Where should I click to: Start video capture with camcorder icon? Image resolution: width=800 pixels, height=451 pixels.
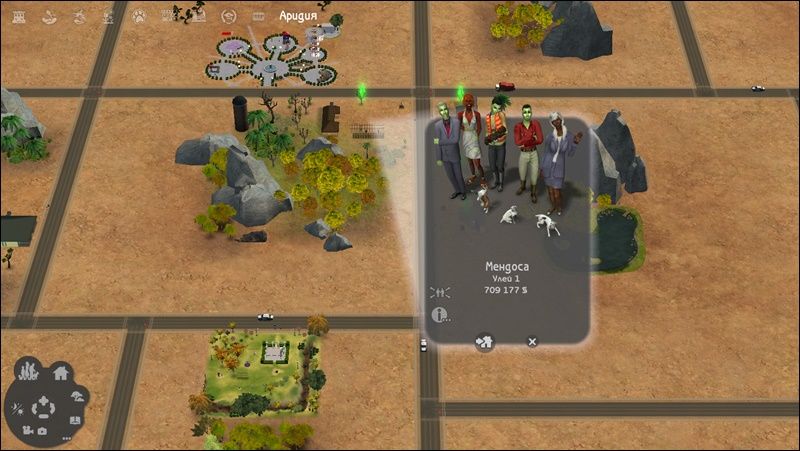(x=26, y=430)
